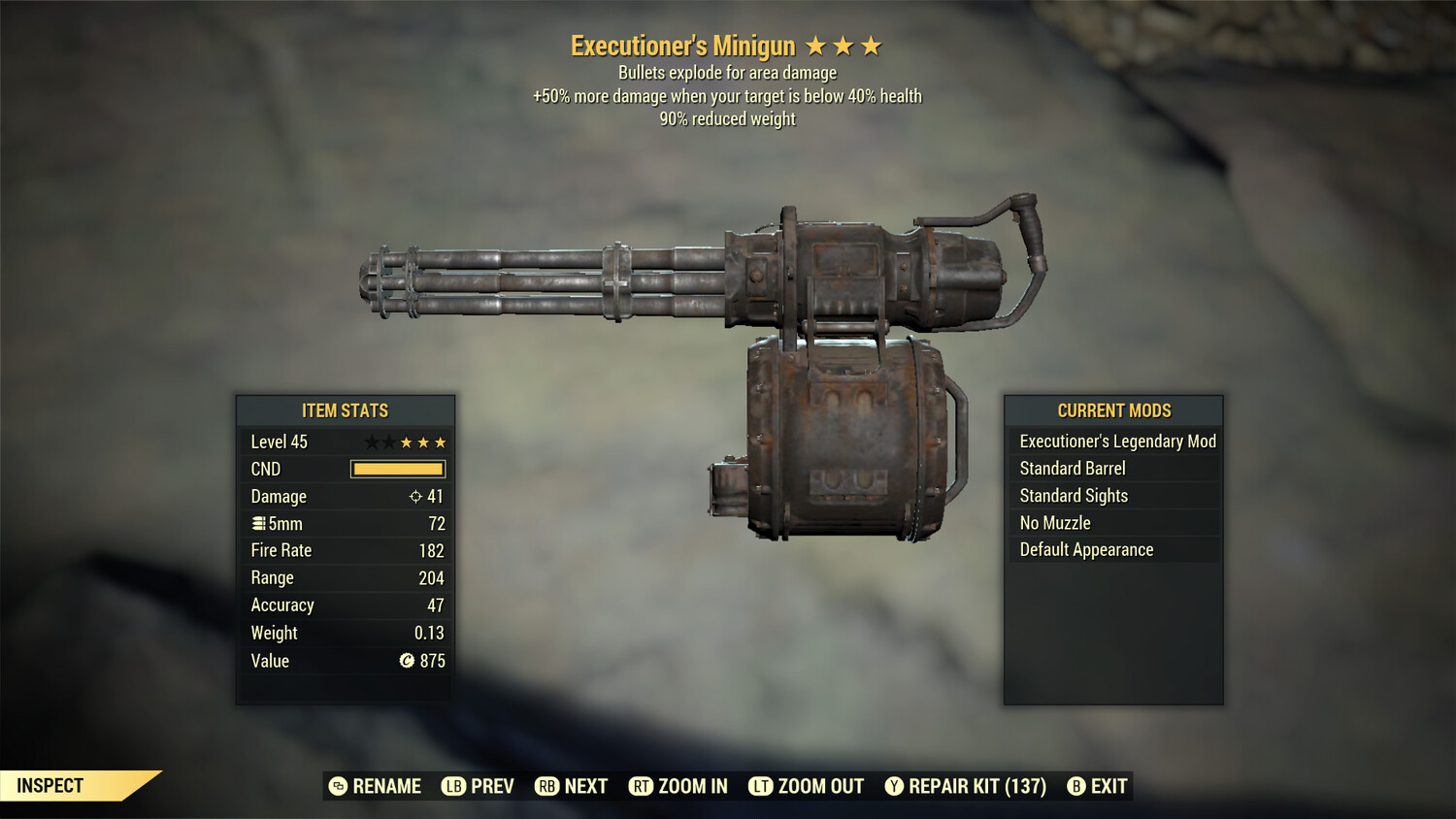Click the RB button icon for Next

pos(546,786)
